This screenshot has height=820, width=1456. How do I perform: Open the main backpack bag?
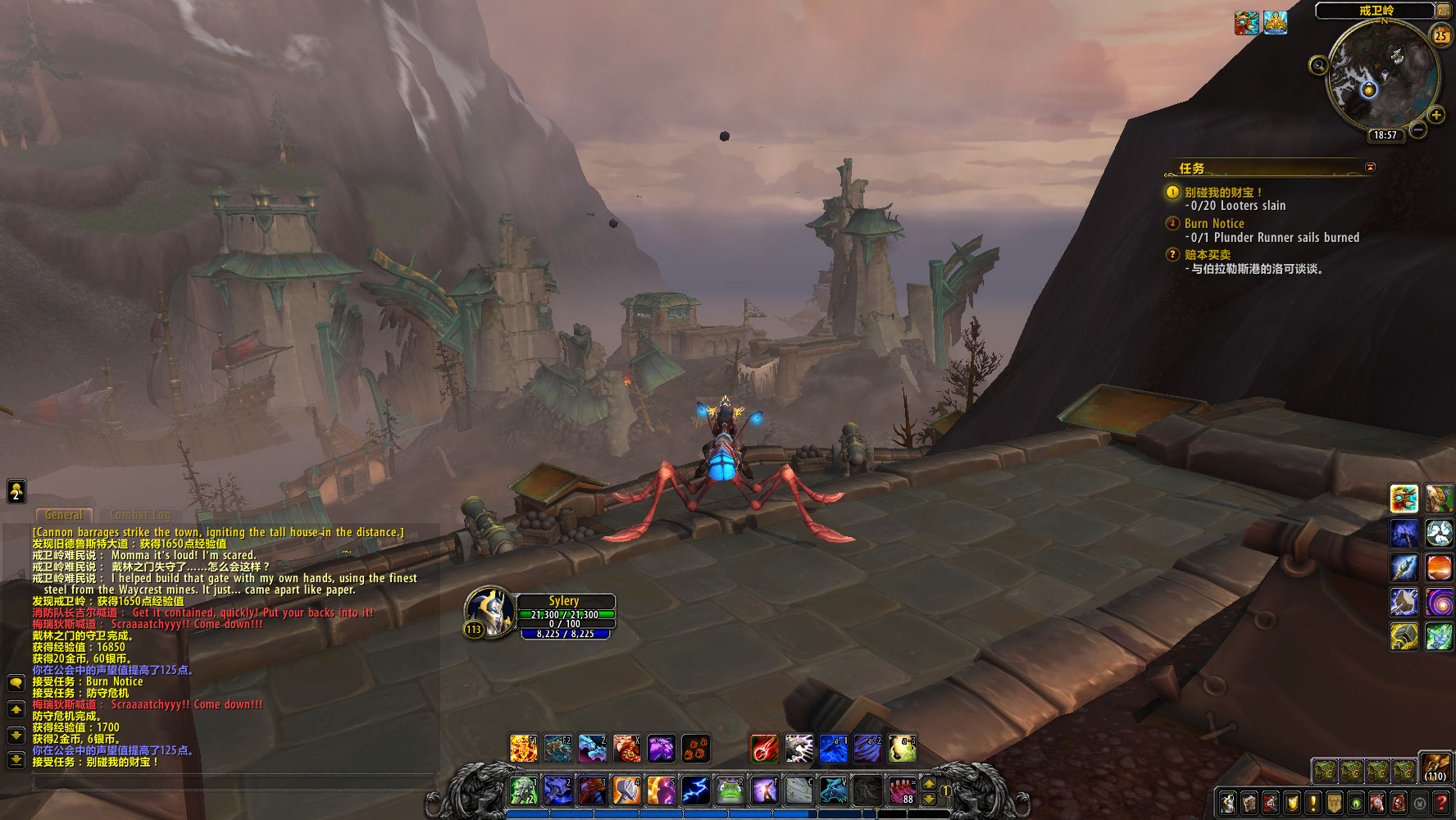click(x=1435, y=768)
